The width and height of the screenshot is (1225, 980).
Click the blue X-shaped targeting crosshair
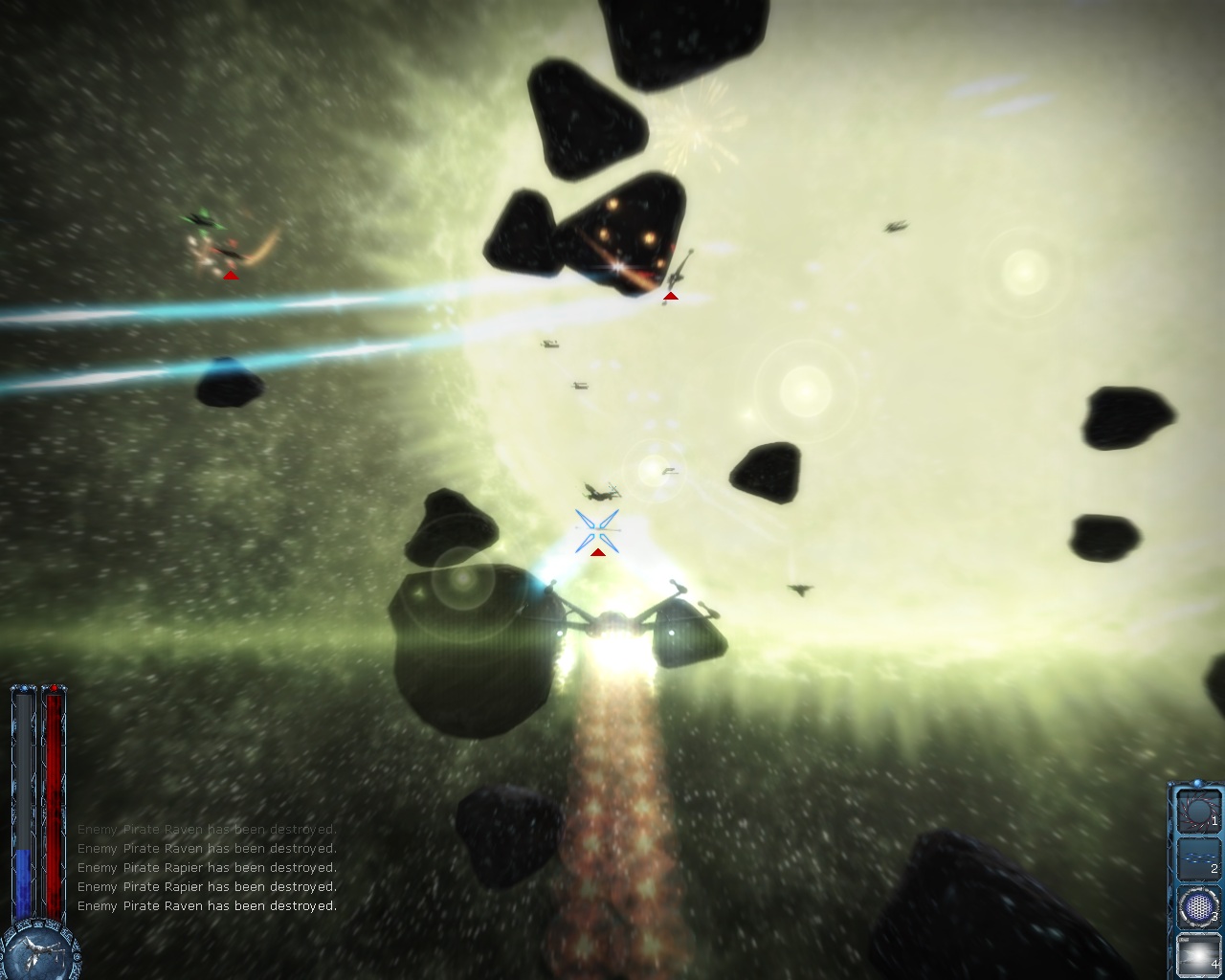(x=596, y=527)
